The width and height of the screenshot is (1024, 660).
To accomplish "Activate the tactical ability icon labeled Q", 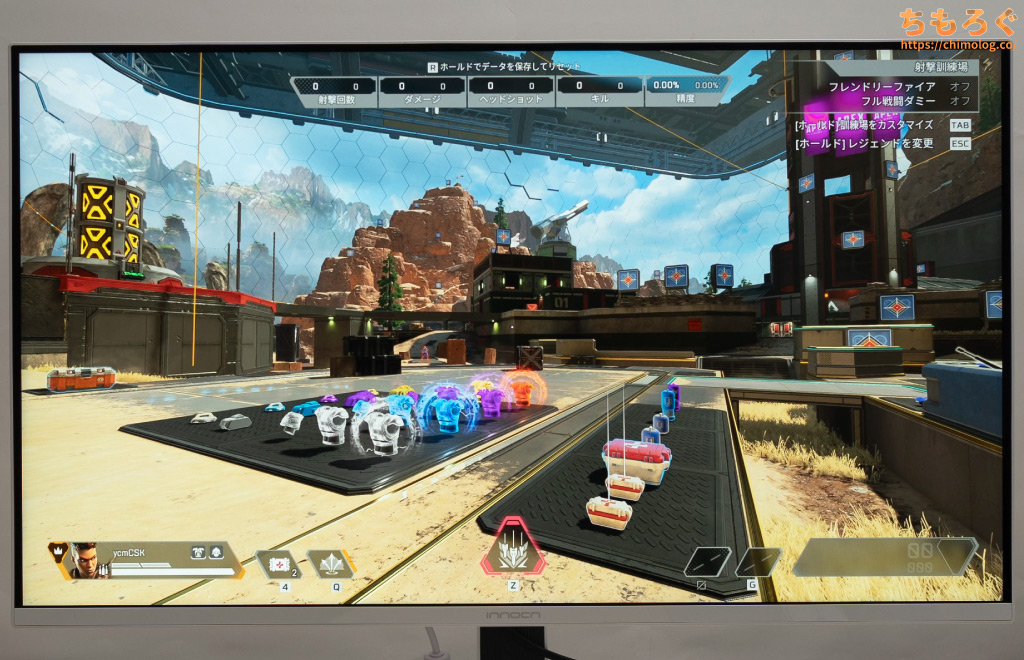I will click(x=330, y=564).
